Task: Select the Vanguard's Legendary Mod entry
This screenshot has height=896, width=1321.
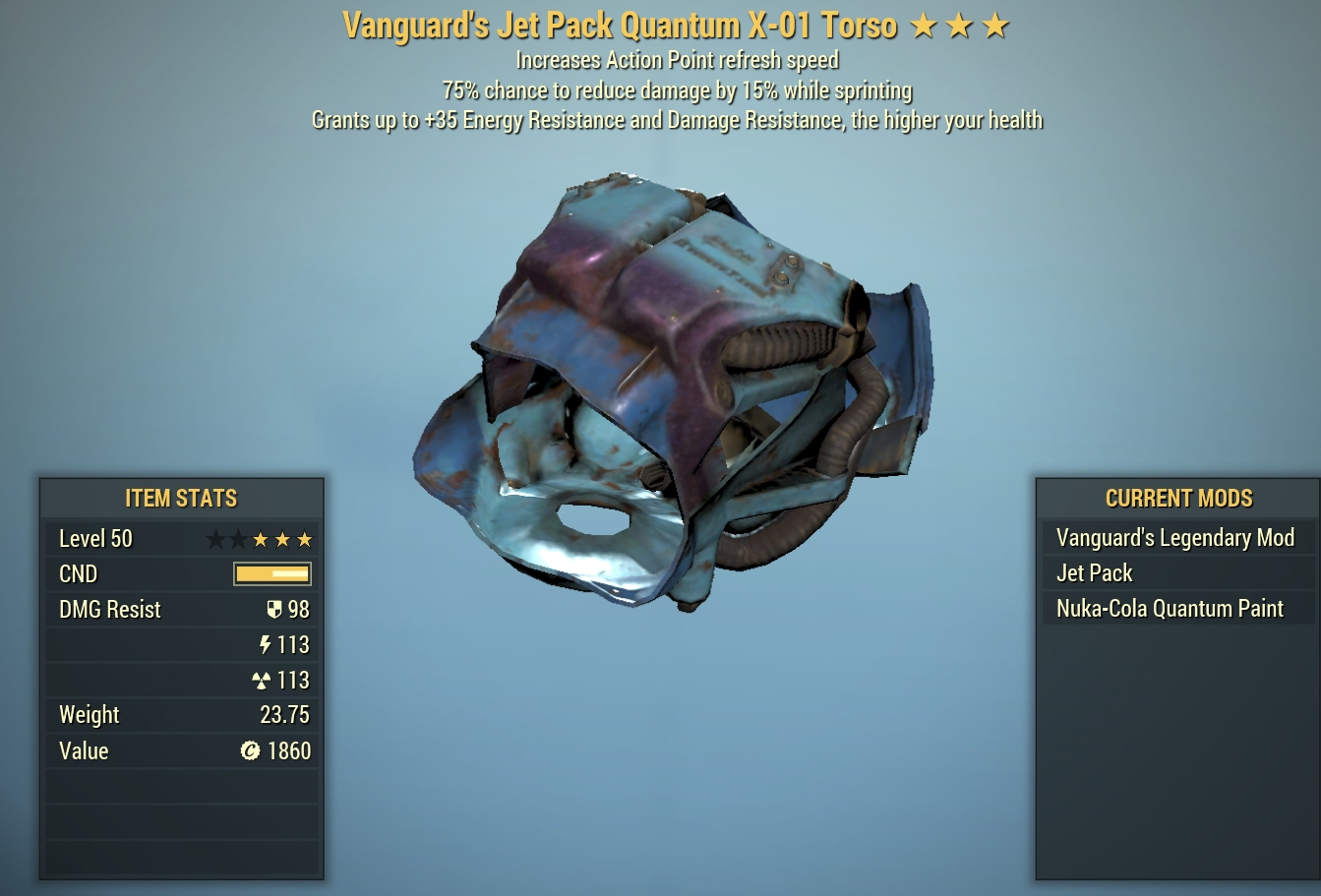Action: tap(1175, 538)
